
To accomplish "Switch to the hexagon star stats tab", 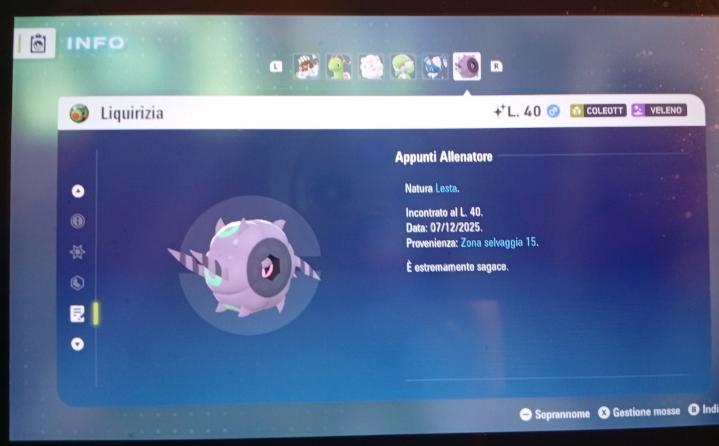I will pos(78,252).
